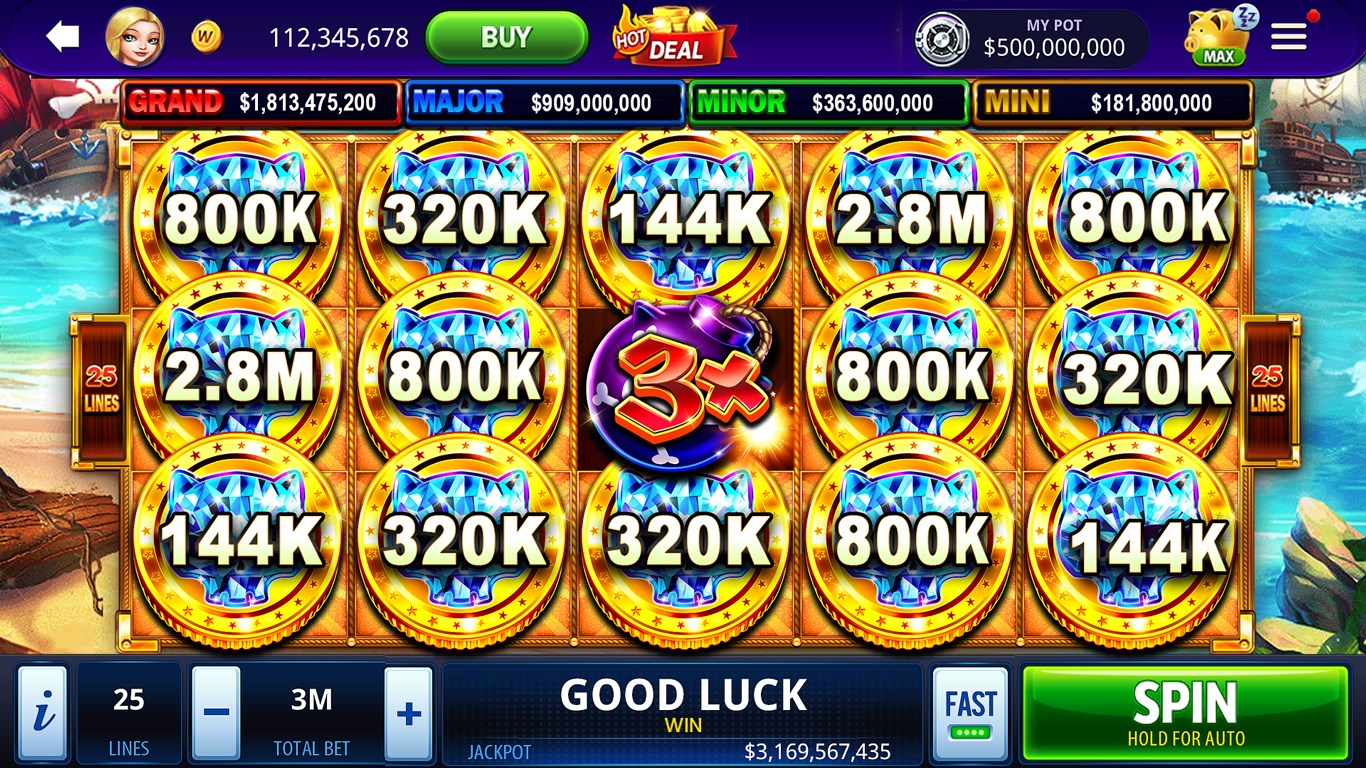
Task: Open the hamburger menu
Action: coord(1288,36)
